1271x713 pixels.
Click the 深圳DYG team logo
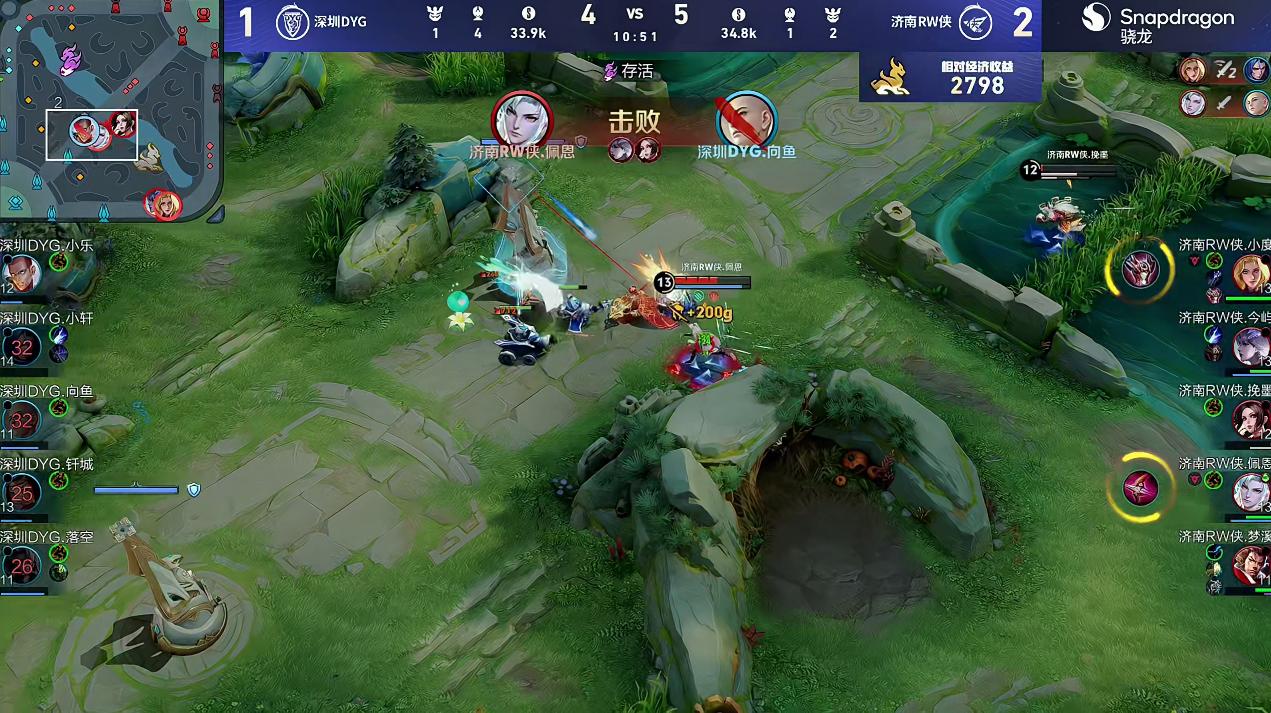click(292, 22)
